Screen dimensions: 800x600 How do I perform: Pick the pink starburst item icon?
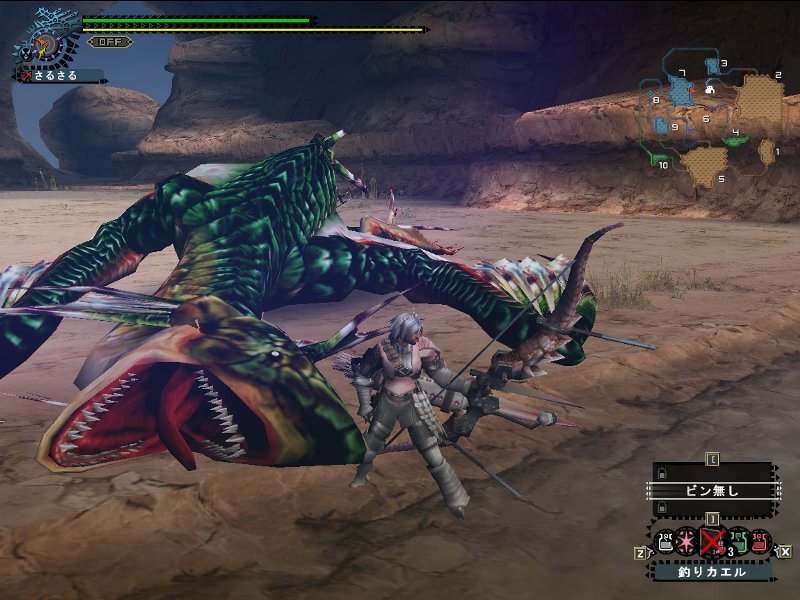(688, 542)
